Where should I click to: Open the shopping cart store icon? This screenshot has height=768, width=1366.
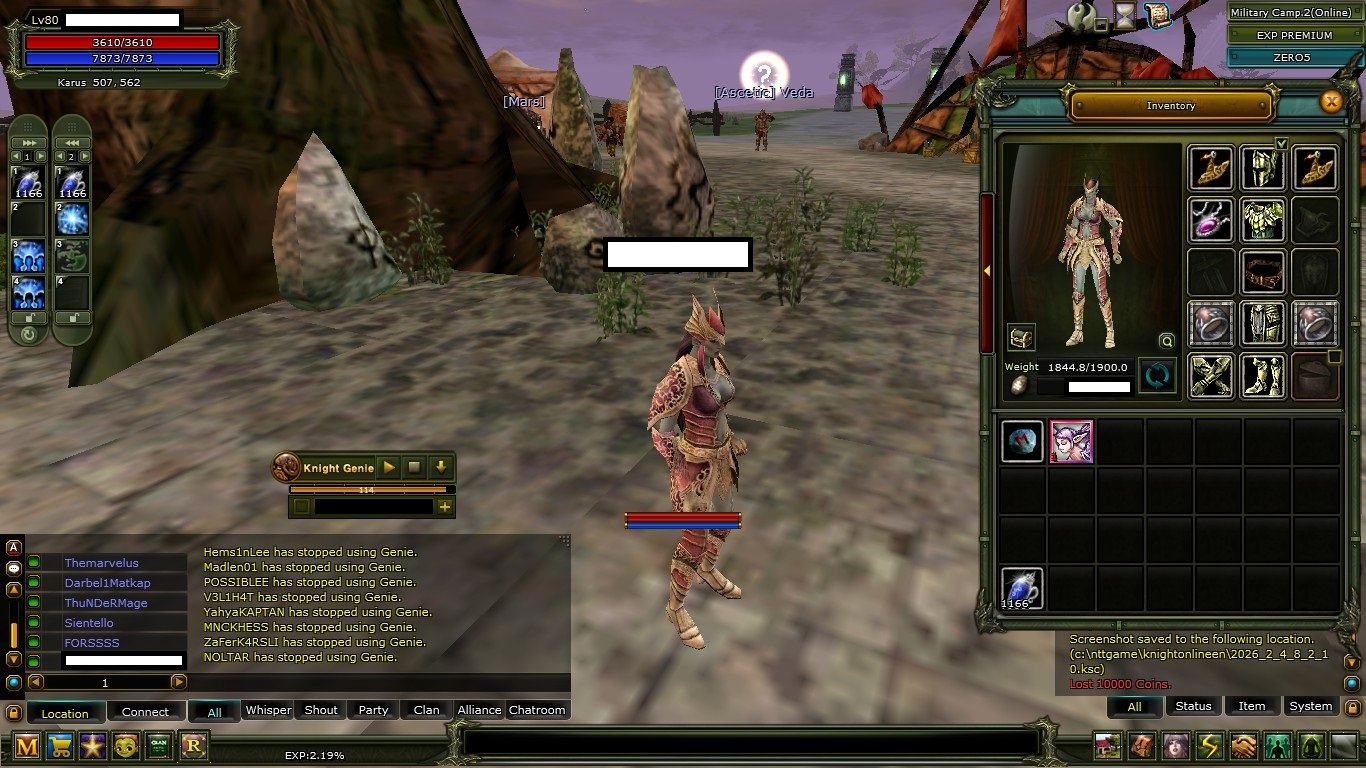pyautogui.click(x=60, y=745)
